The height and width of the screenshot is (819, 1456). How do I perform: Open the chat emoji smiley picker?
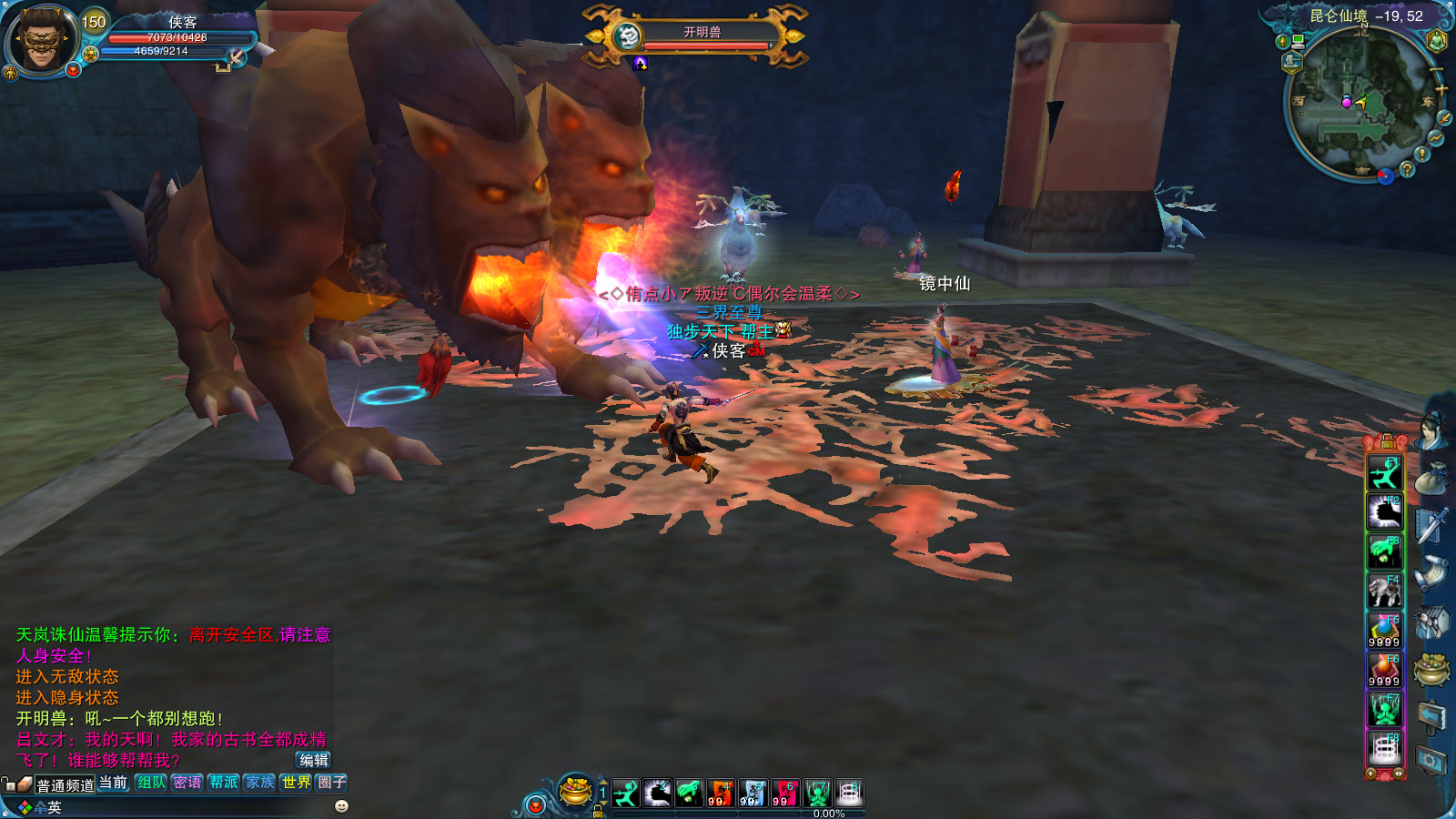coord(341,806)
